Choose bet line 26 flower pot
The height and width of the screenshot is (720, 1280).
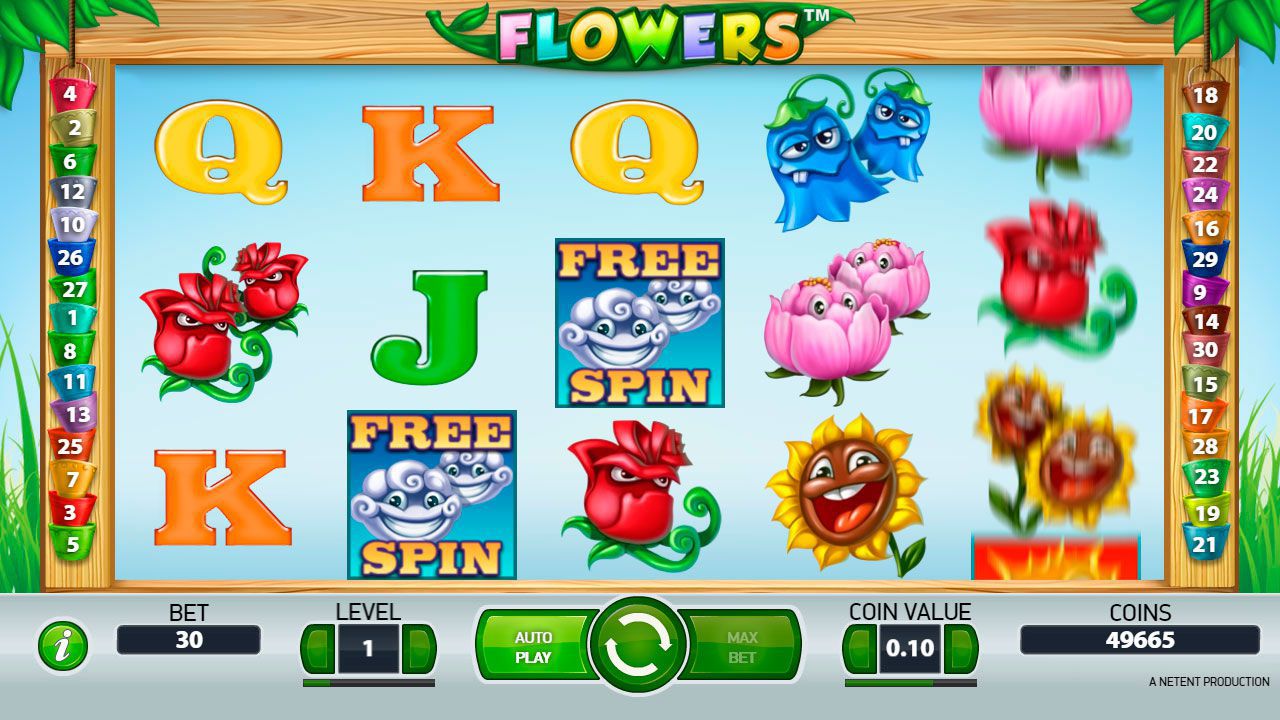71,257
